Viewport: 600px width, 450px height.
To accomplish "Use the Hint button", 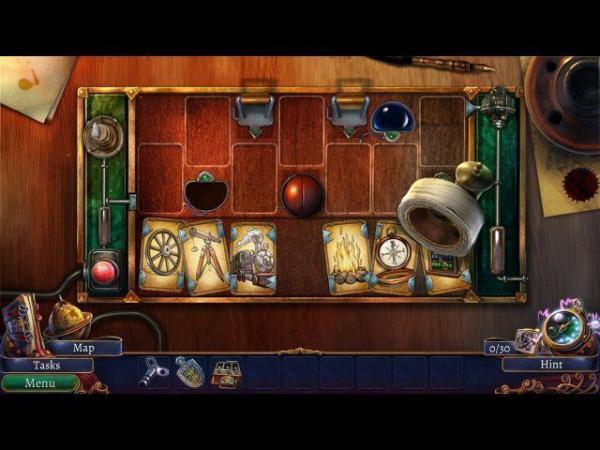I will click(550, 365).
